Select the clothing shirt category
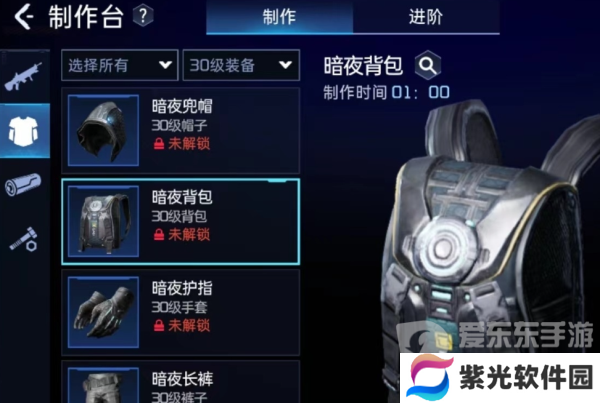 coord(24,131)
